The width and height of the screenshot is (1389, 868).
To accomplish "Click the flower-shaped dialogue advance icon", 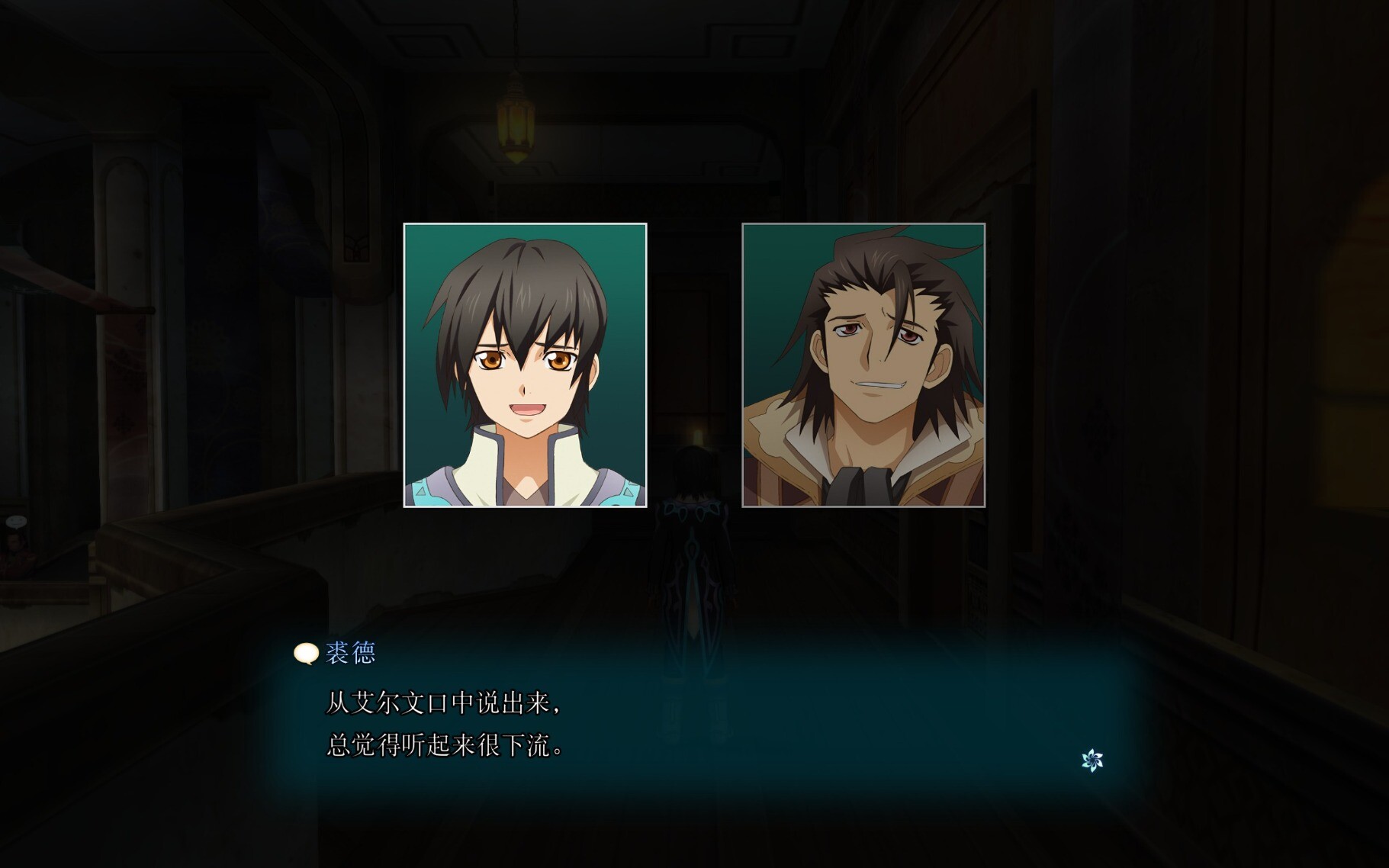I will point(1092,760).
